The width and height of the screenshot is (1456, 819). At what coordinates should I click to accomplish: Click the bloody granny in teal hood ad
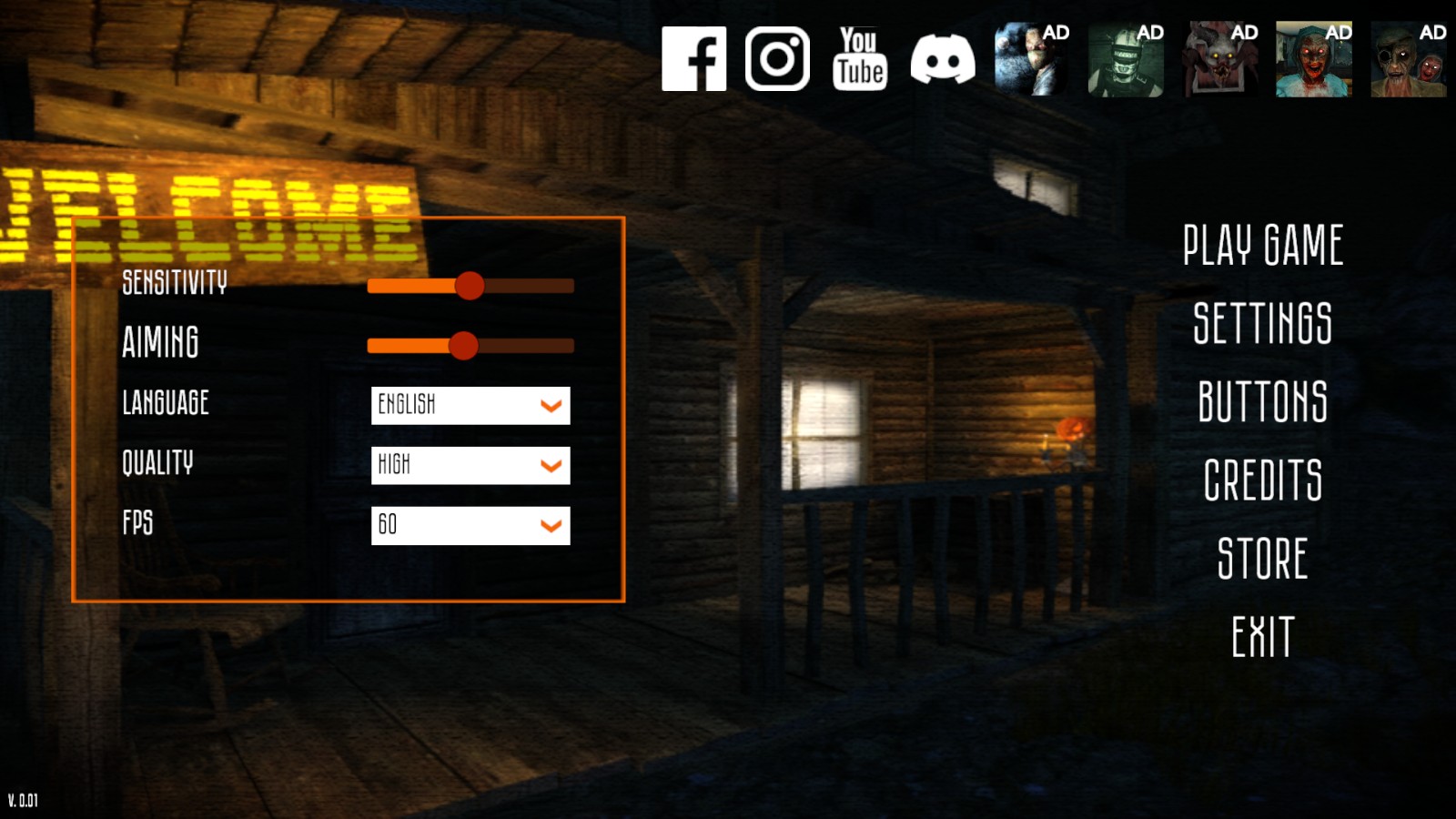click(x=1314, y=60)
